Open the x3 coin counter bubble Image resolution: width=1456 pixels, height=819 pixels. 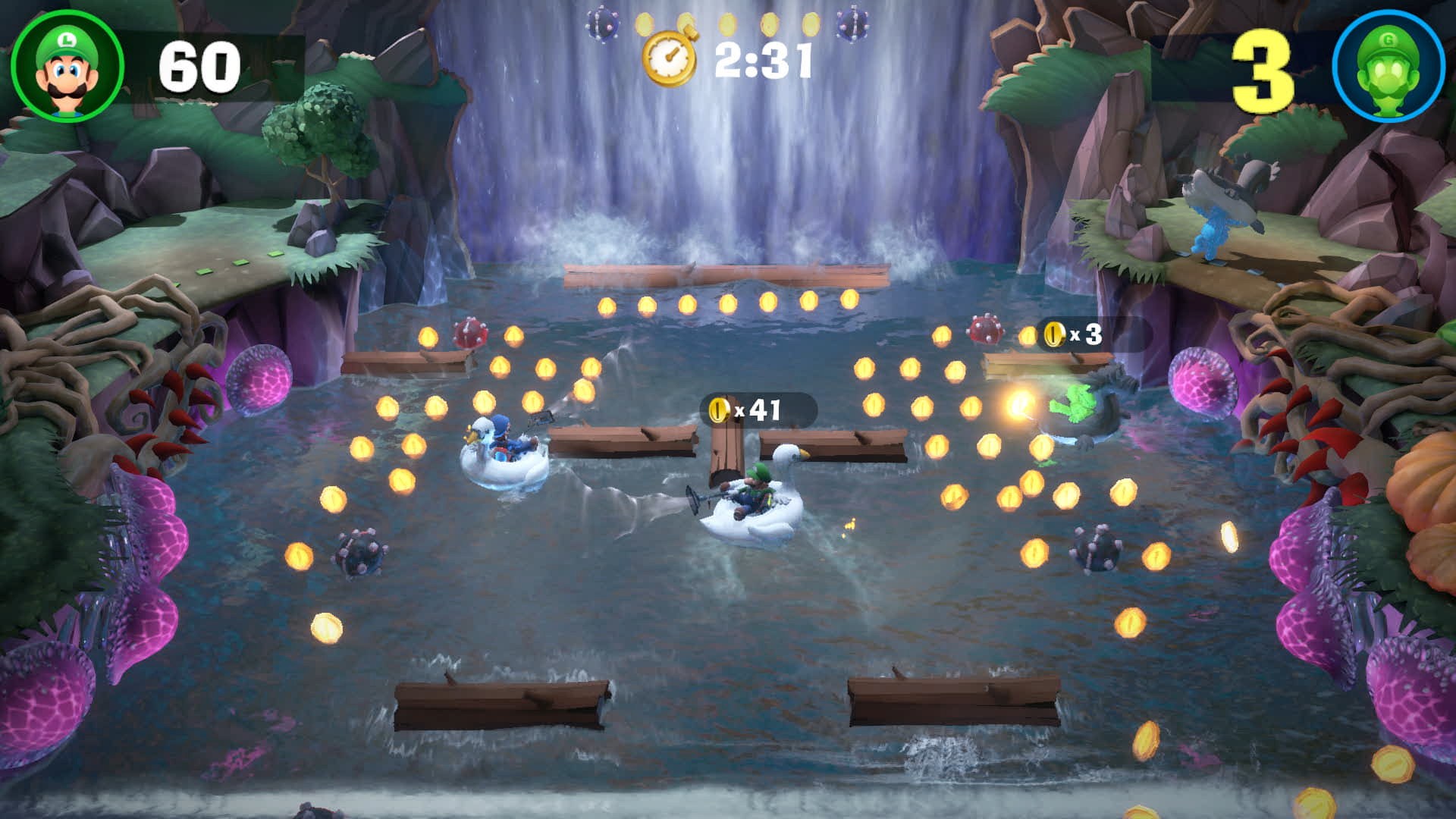tap(1069, 332)
